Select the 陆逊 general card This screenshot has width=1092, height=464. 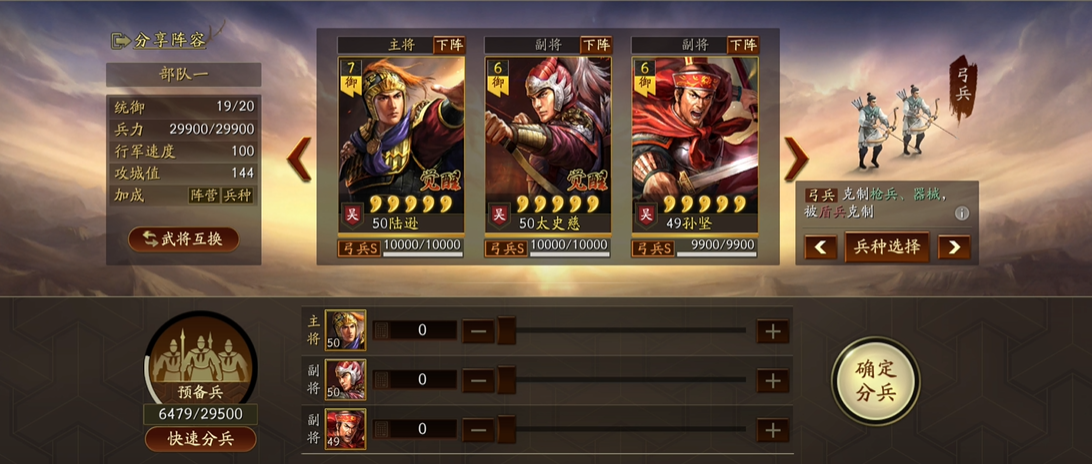[x=401, y=140]
